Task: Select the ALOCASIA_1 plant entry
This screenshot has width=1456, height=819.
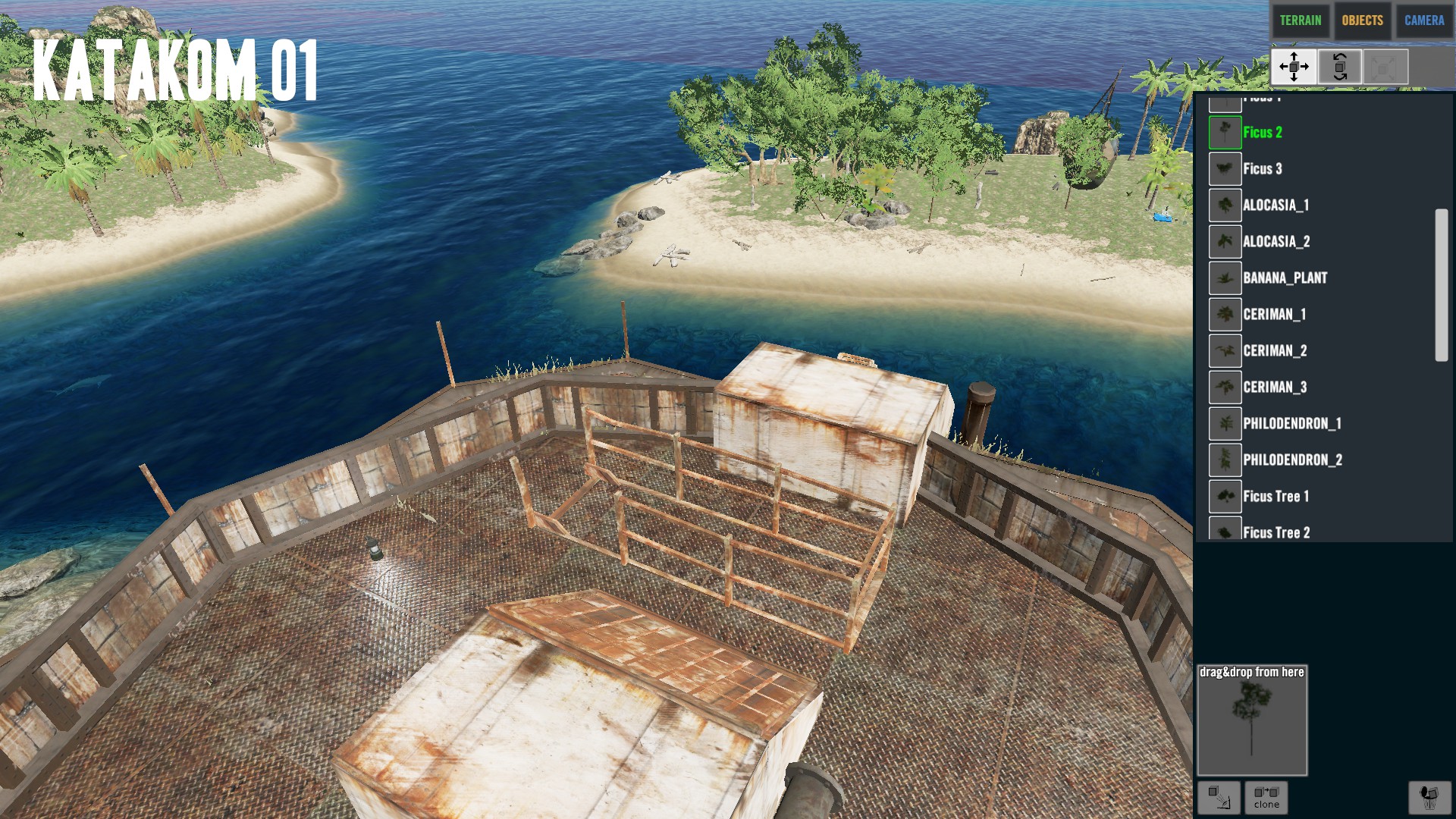Action: pyautogui.click(x=1275, y=206)
